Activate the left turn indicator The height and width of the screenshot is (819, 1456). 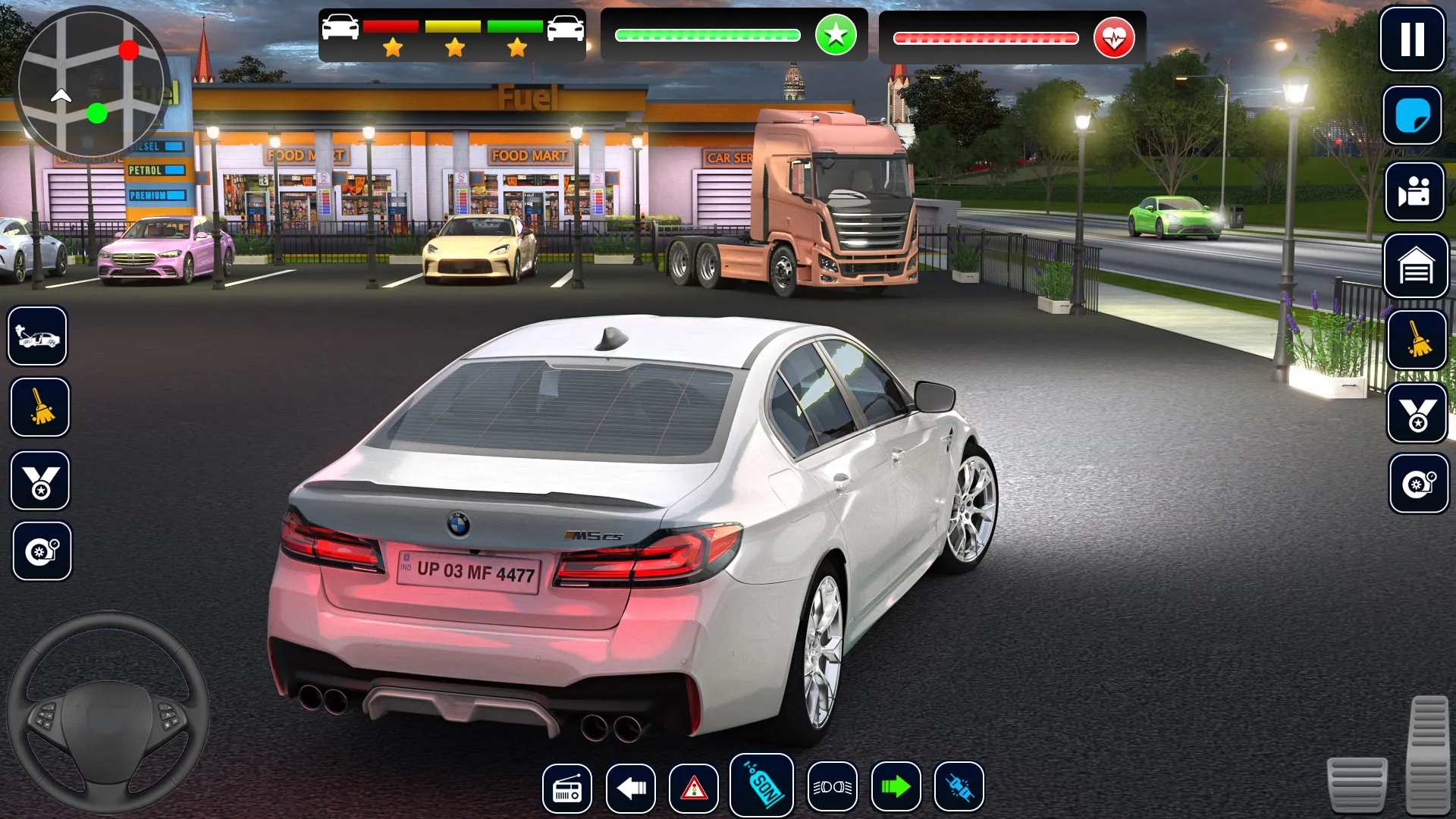pos(631,788)
